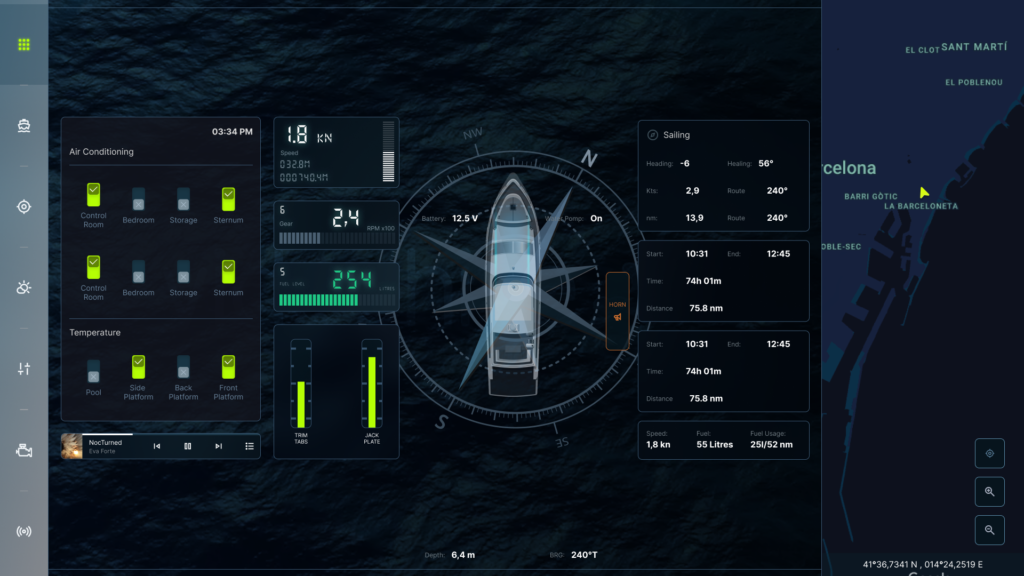Select the engine icon in the sidebar
Screen dimensions: 1024x576
[24, 451]
